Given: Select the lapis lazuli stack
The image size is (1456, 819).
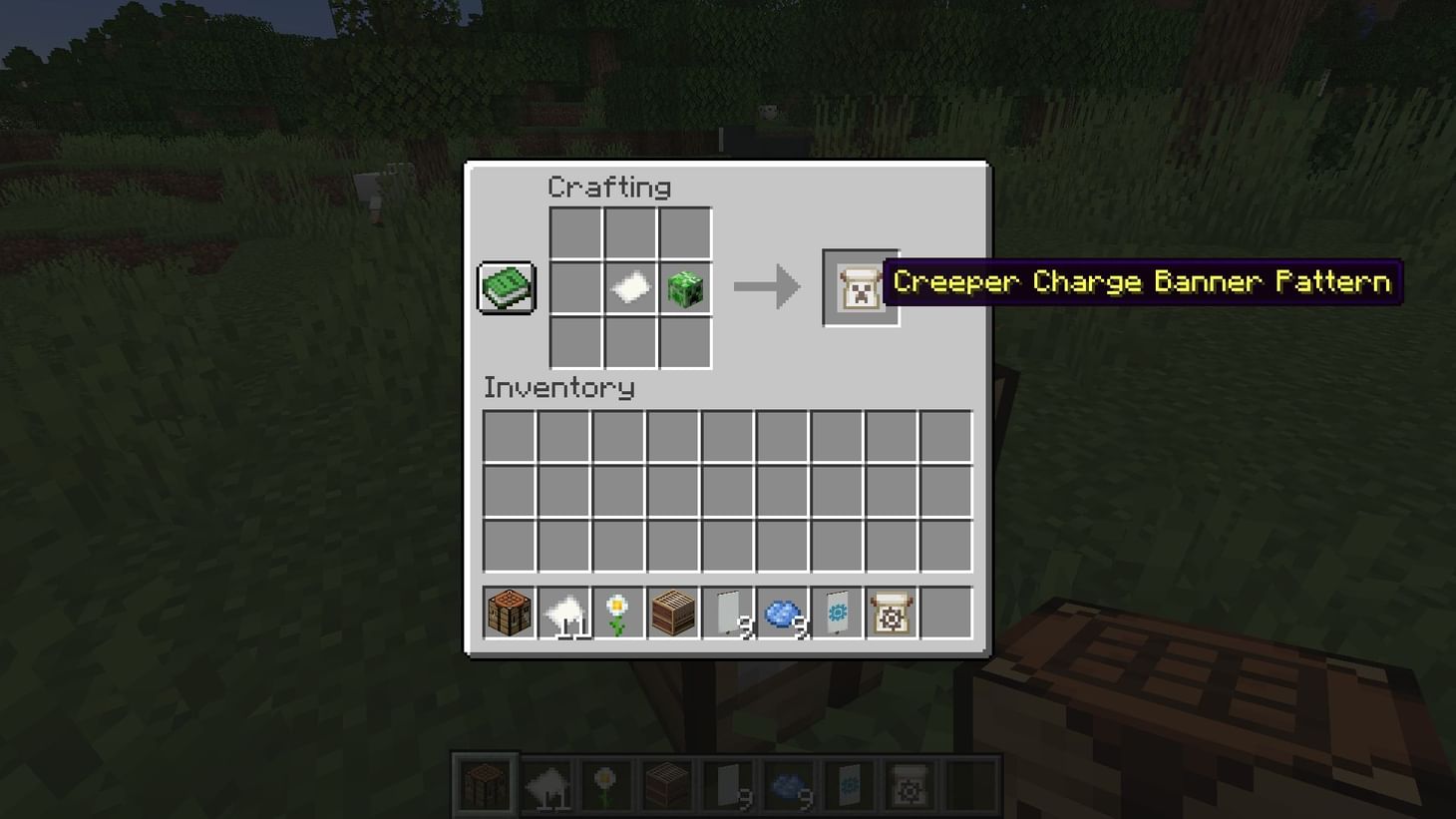Looking at the screenshot, I should click(x=780, y=612).
